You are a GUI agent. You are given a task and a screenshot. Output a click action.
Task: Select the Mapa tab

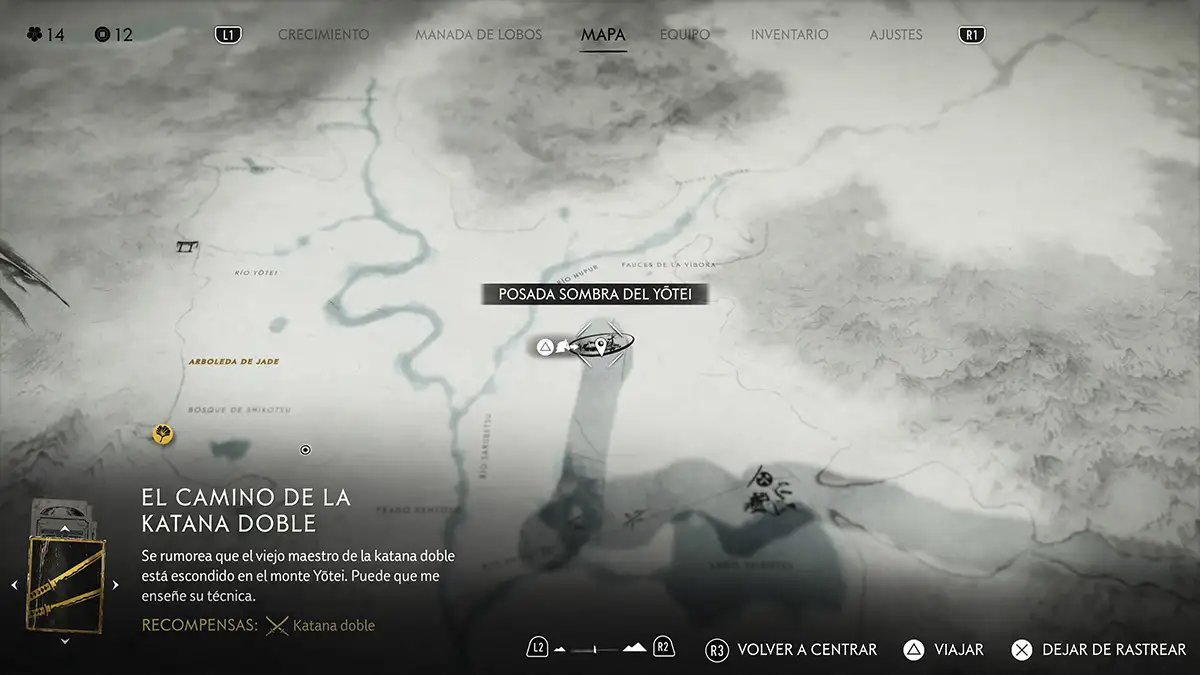coord(603,35)
